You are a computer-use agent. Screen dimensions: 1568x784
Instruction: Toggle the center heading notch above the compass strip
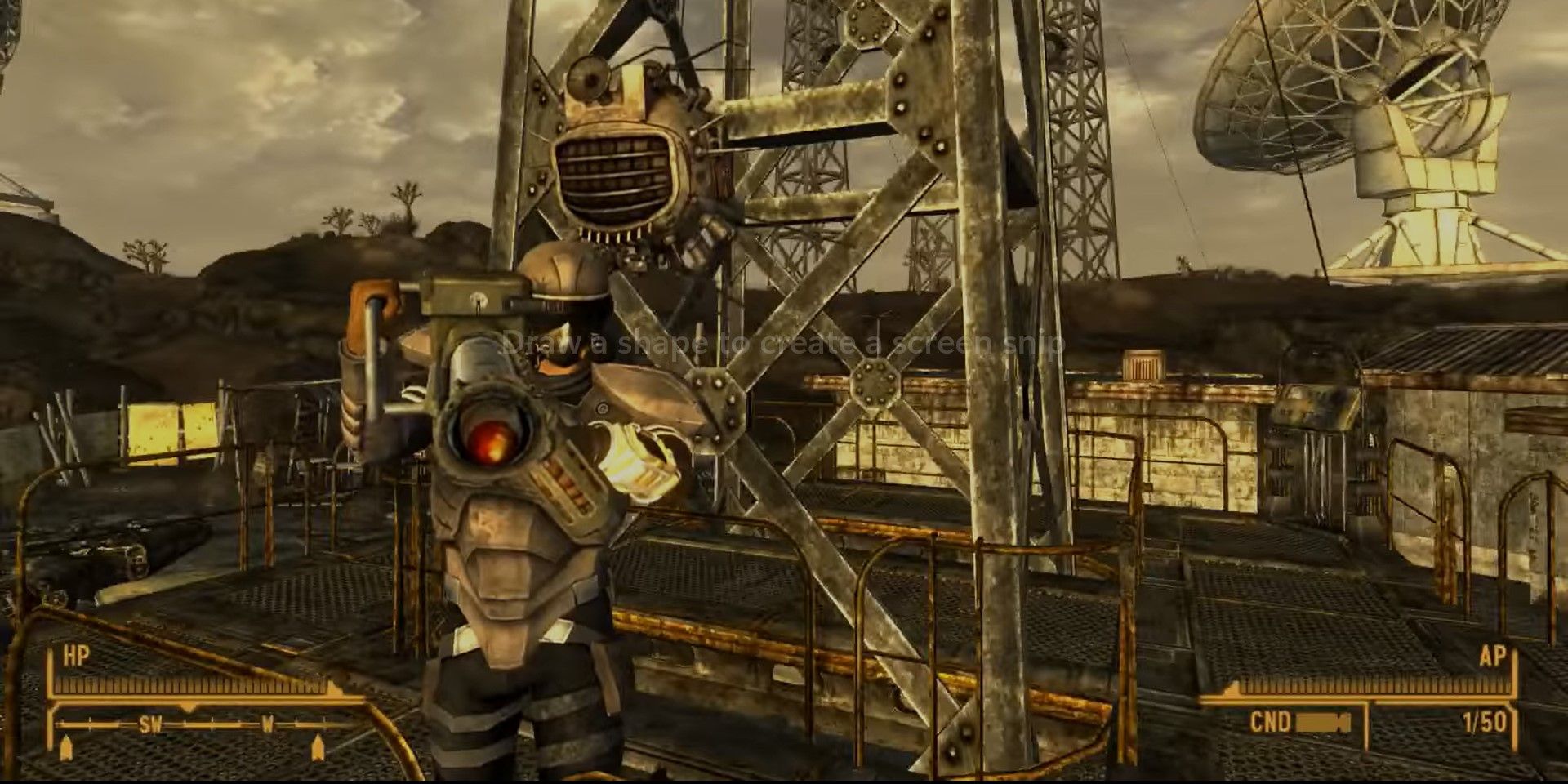188,707
